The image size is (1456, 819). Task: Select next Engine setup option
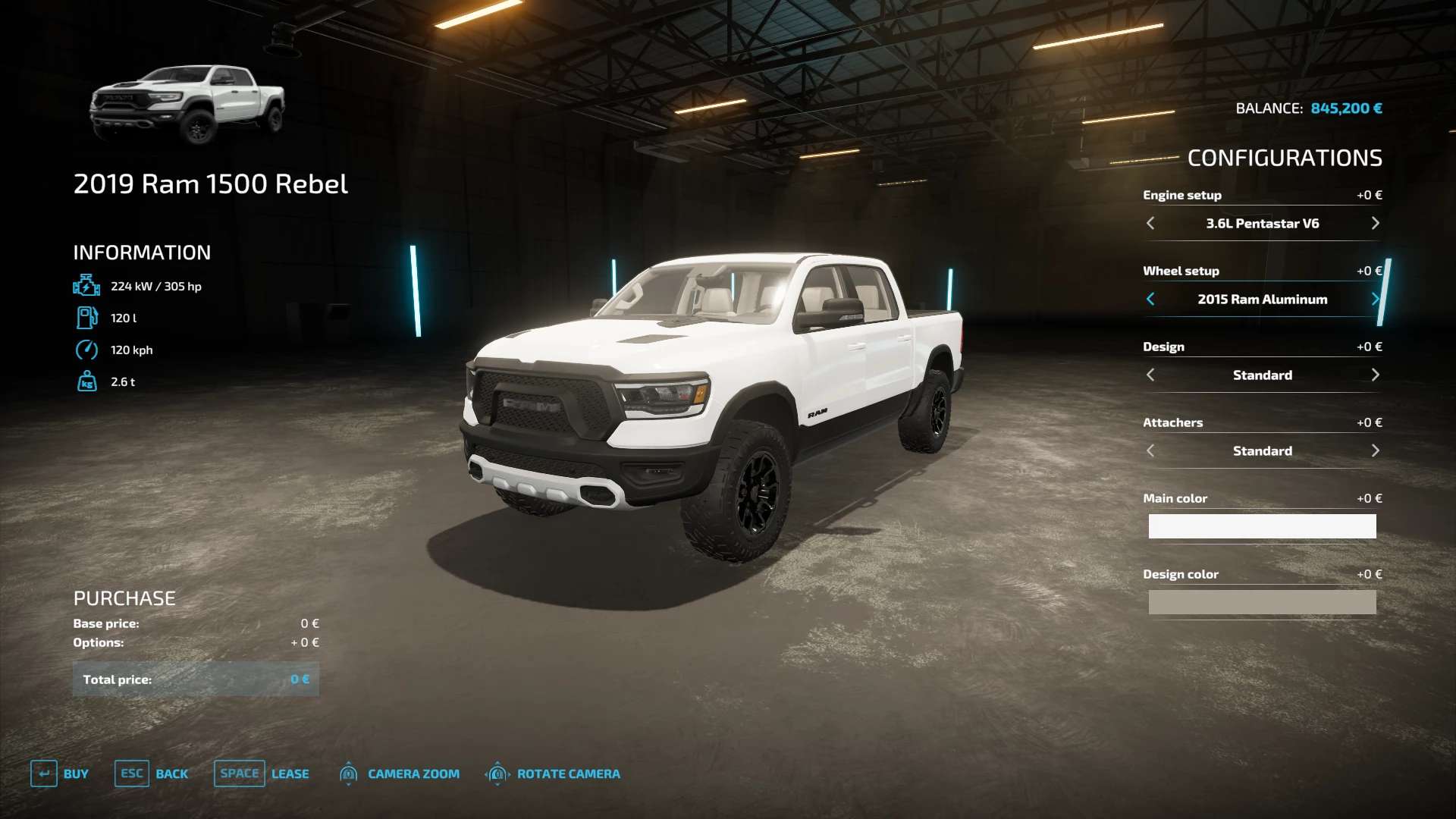(x=1375, y=223)
